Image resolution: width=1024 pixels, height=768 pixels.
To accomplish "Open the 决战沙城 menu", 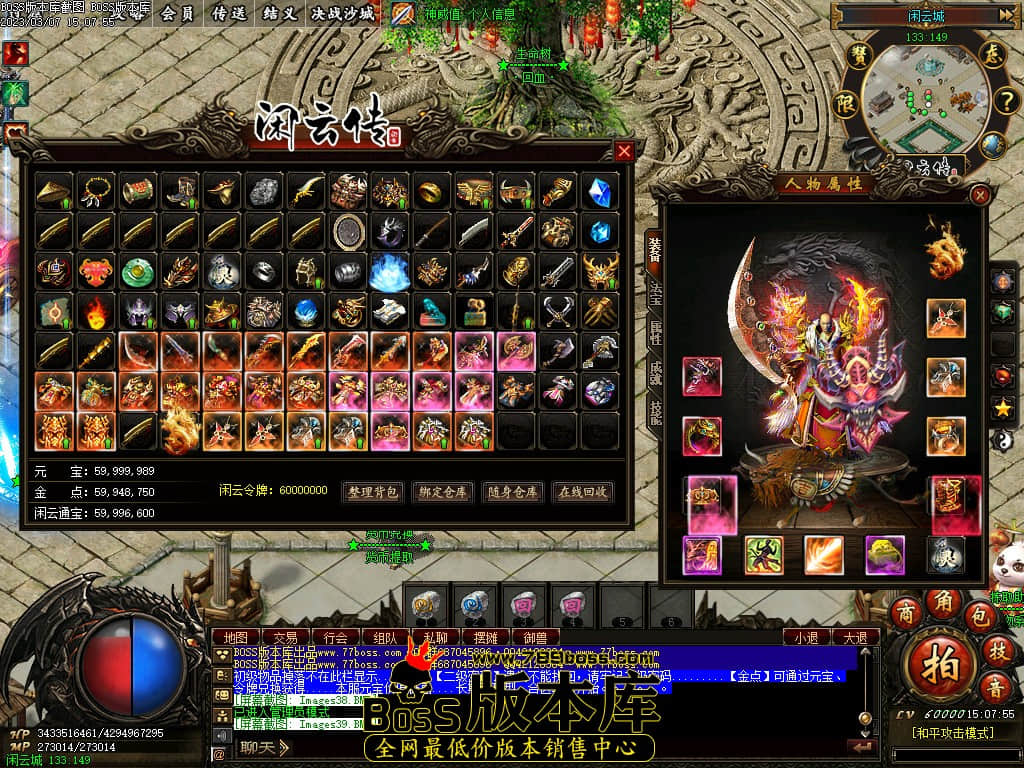I will click(343, 13).
